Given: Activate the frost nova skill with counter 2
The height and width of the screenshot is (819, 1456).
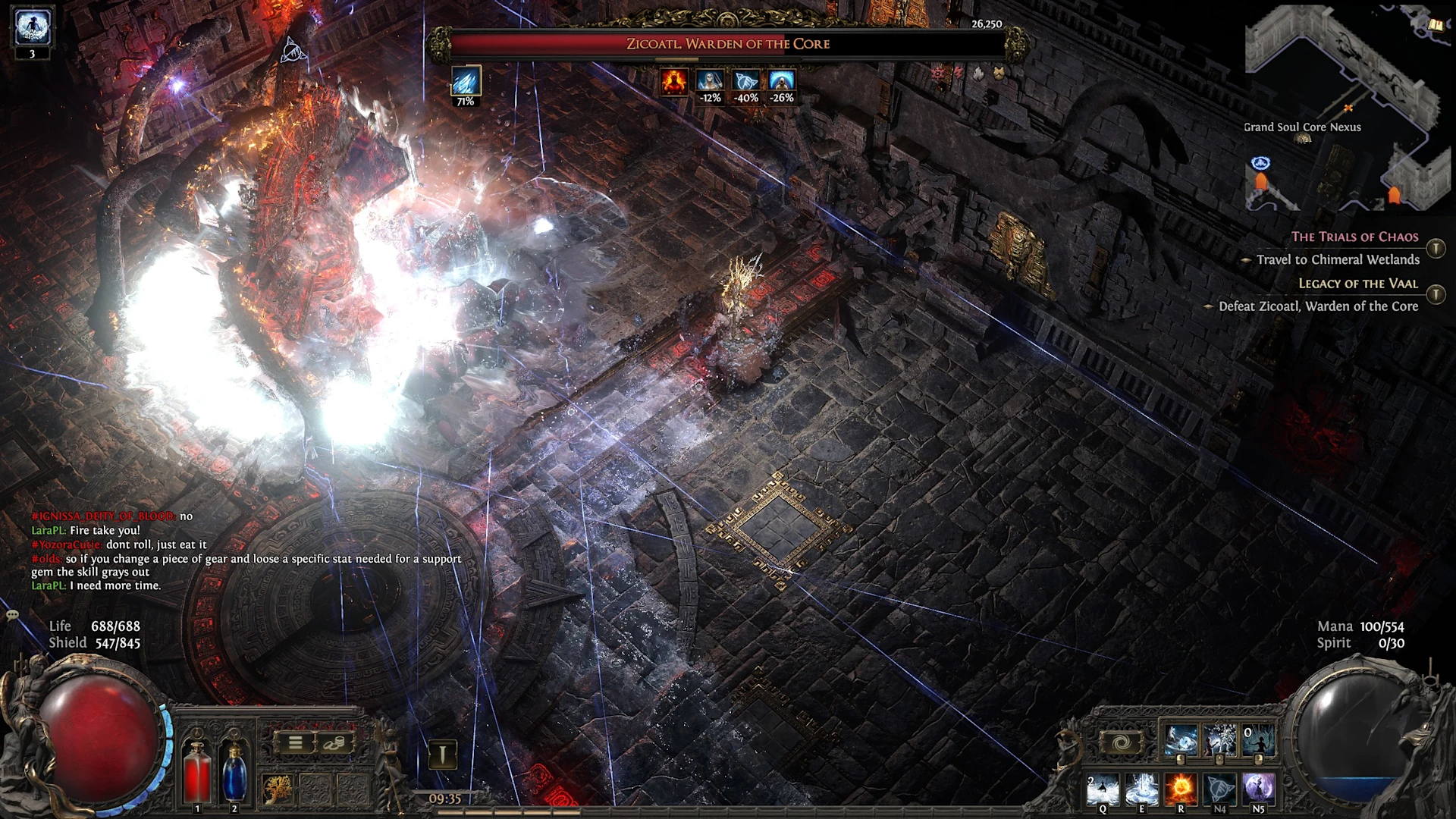Looking at the screenshot, I should point(1103,789).
